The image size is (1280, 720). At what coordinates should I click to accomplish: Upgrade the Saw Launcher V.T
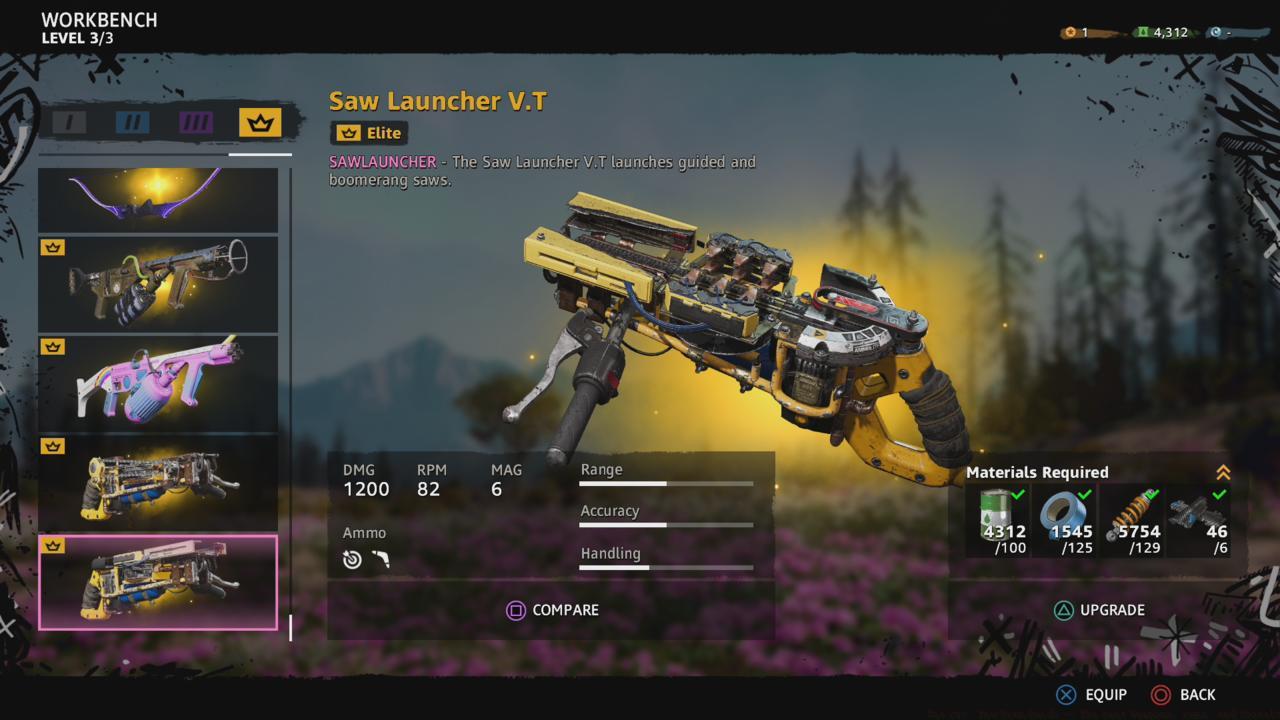1098,610
